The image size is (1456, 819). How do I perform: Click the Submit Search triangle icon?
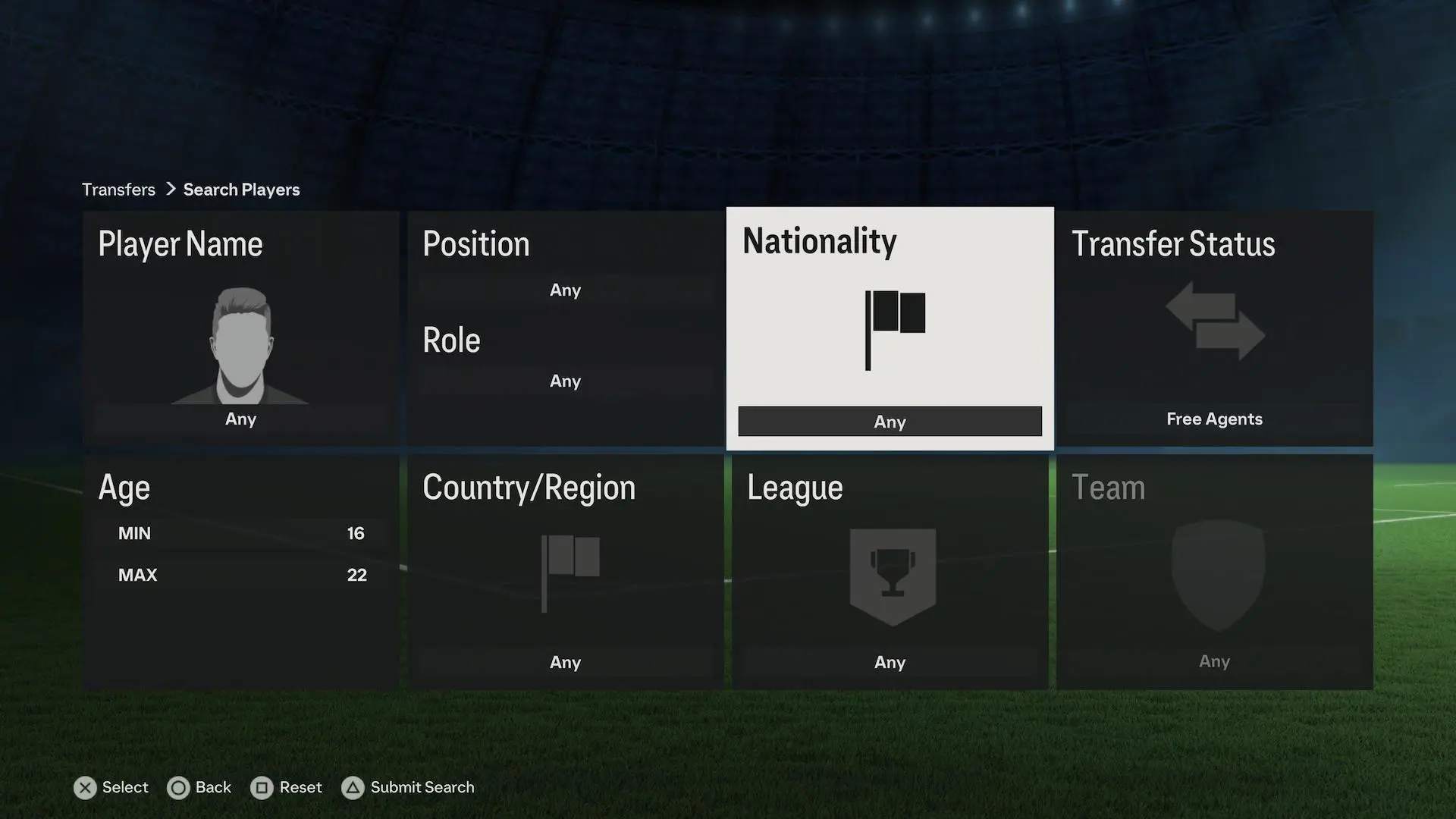pyautogui.click(x=353, y=788)
